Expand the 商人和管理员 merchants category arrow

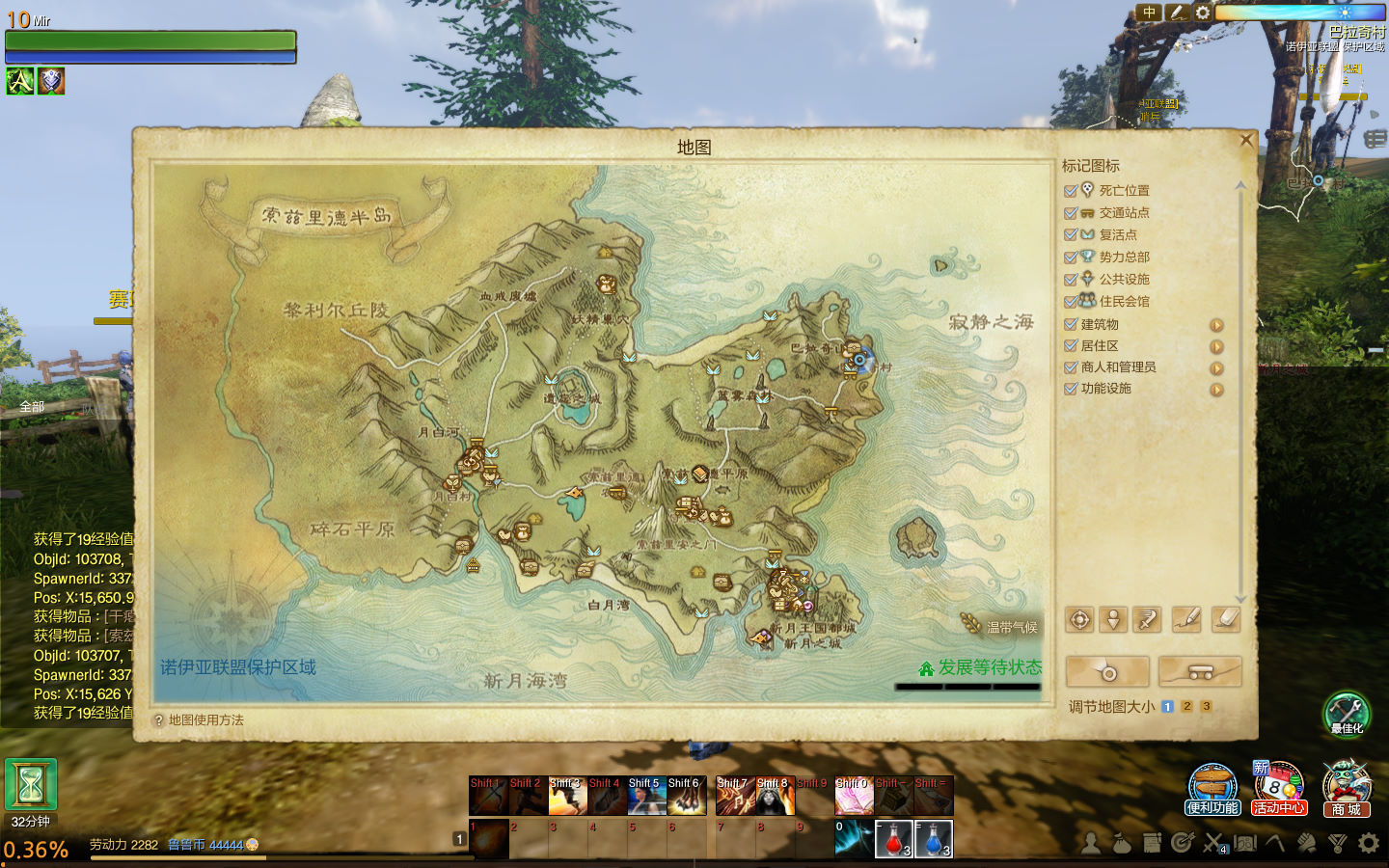[1216, 368]
